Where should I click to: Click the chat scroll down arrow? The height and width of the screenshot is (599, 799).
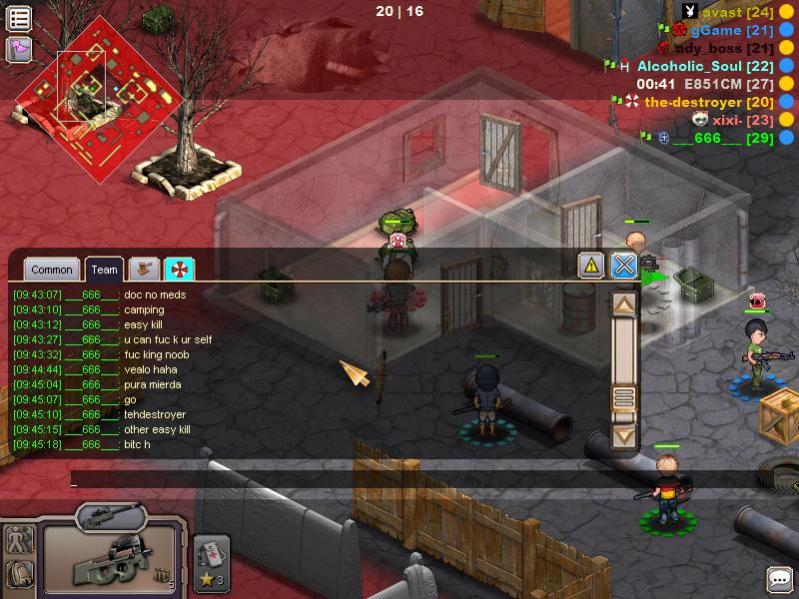click(624, 436)
